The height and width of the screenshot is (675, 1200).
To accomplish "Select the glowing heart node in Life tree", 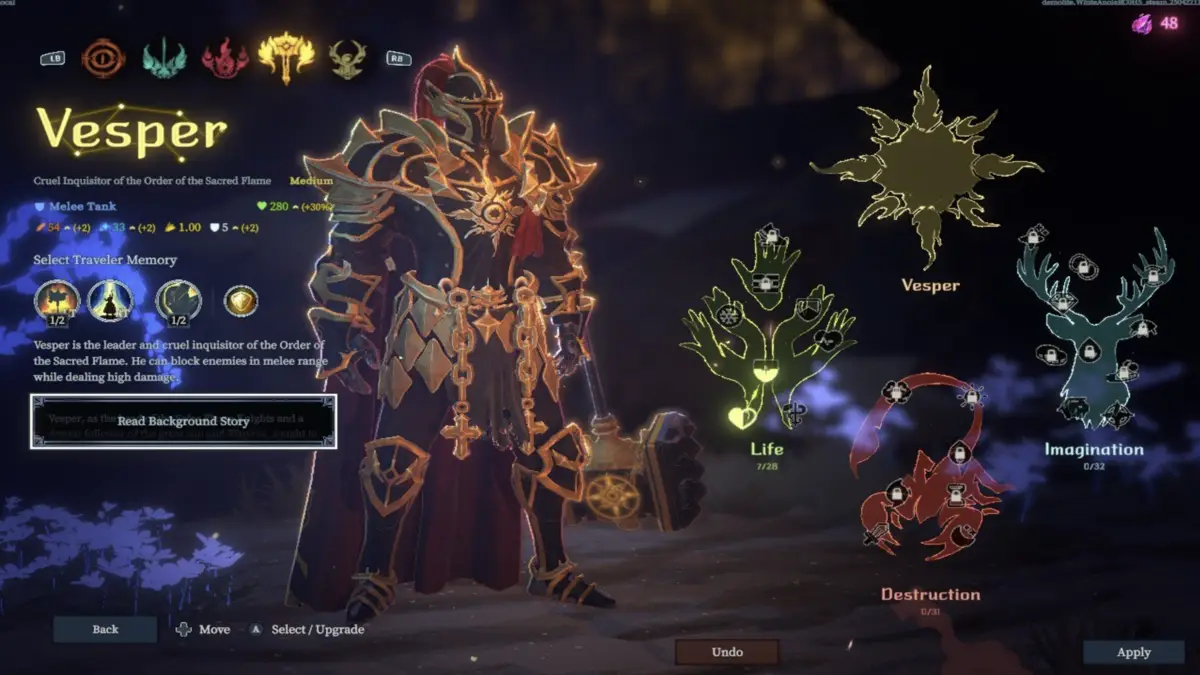I will pyautogui.click(x=741, y=416).
